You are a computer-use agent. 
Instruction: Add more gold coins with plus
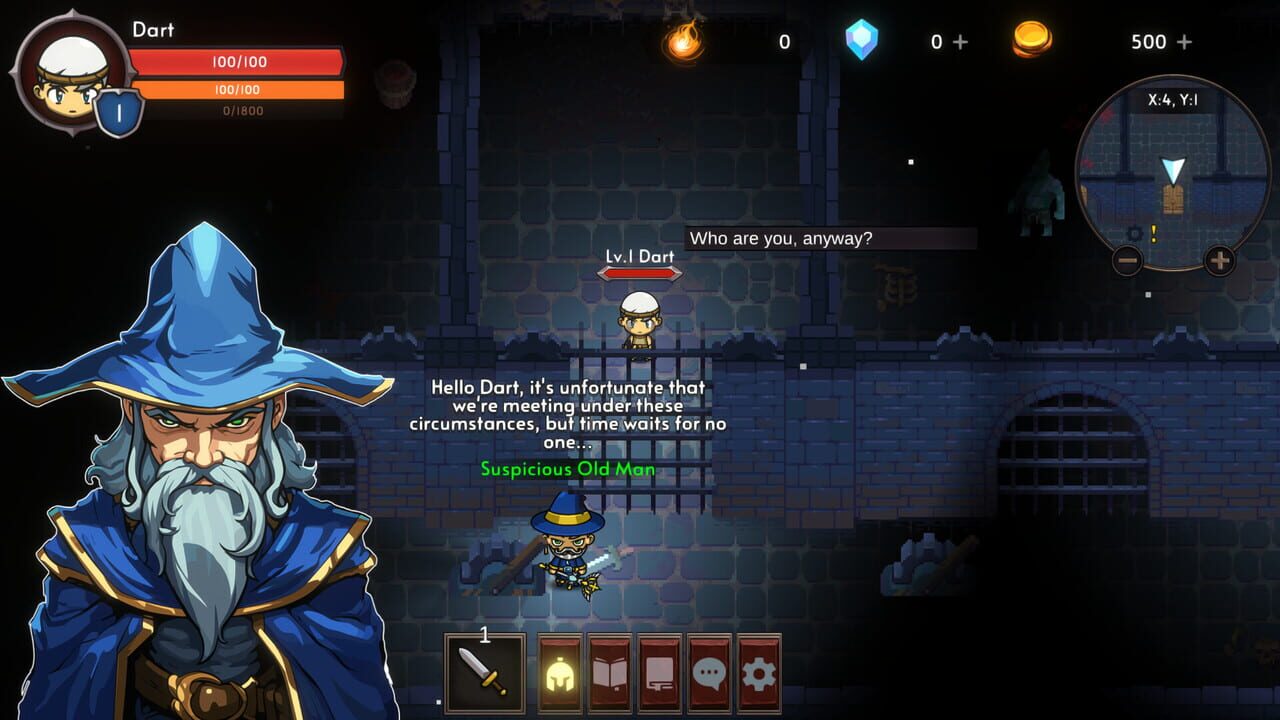(1185, 42)
